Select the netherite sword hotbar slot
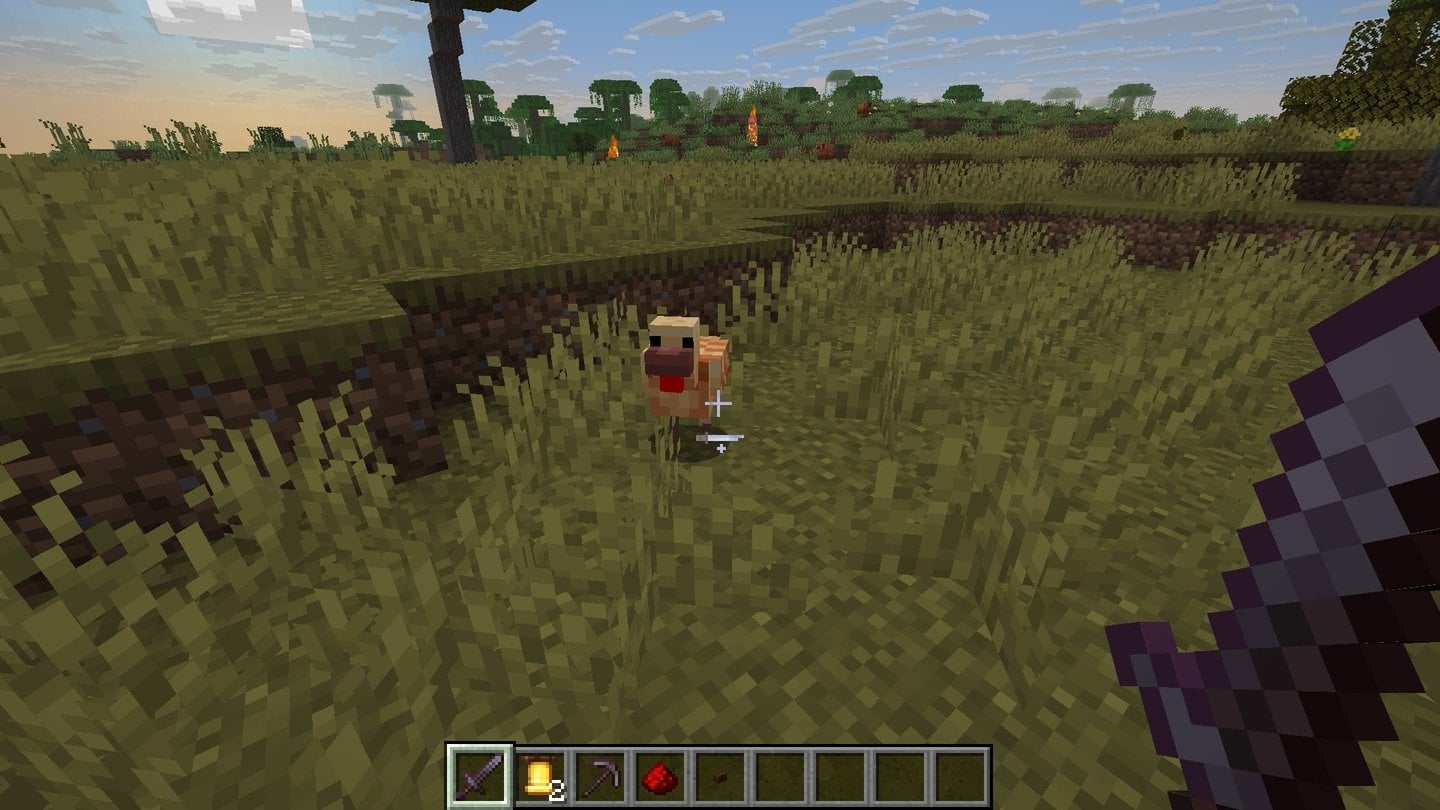The height and width of the screenshot is (810, 1440). coord(480,775)
